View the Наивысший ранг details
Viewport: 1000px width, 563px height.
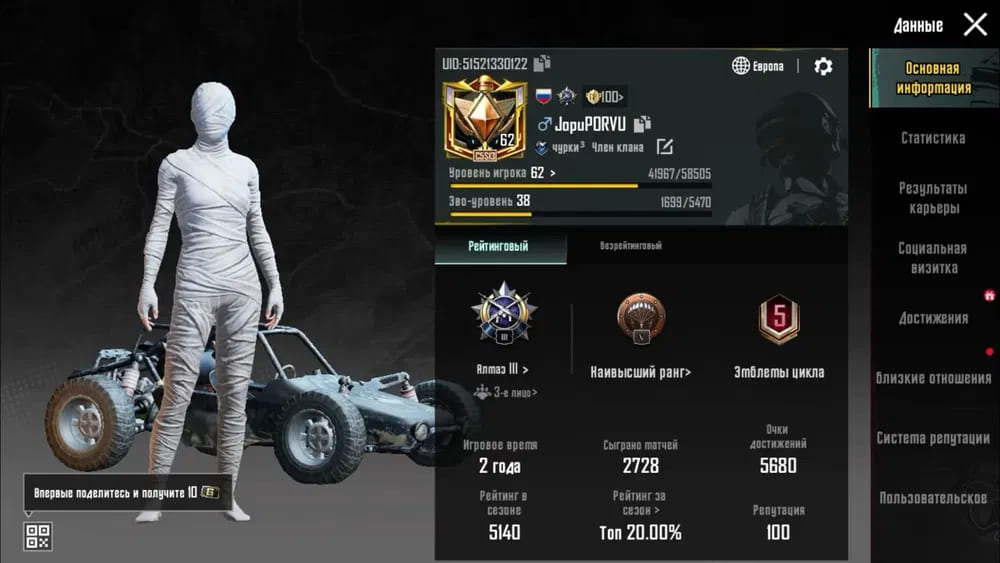[x=640, y=372]
